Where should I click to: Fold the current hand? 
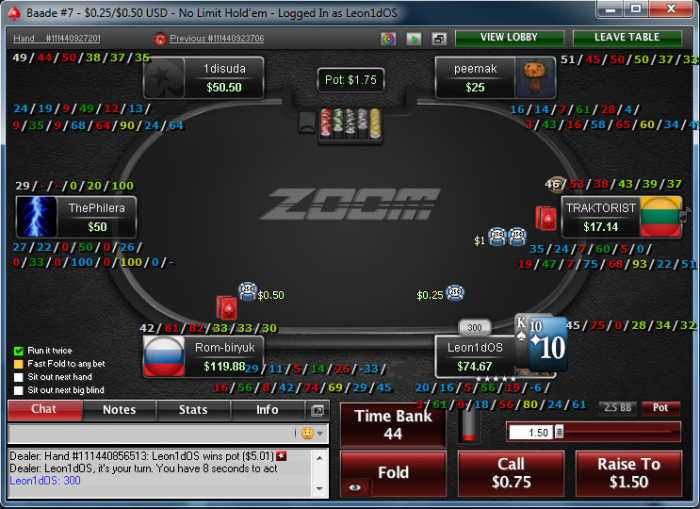[393, 473]
